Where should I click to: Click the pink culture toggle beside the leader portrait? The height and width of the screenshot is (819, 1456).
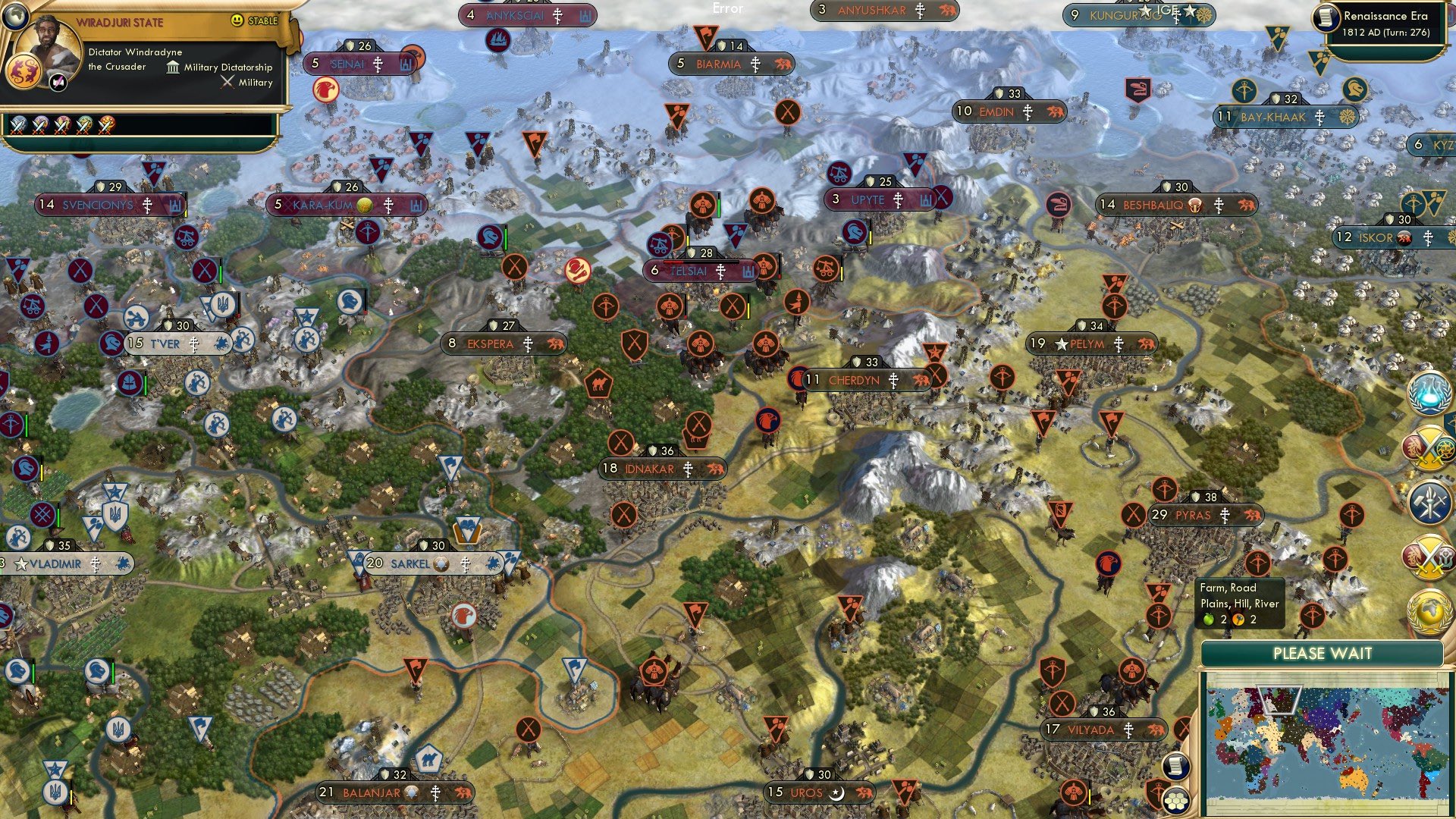[x=58, y=81]
